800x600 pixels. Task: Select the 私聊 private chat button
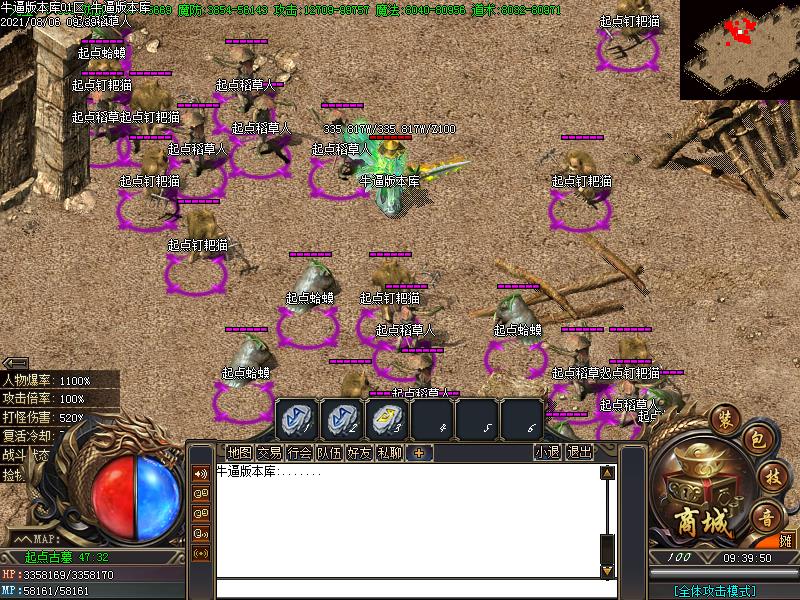(389, 452)
